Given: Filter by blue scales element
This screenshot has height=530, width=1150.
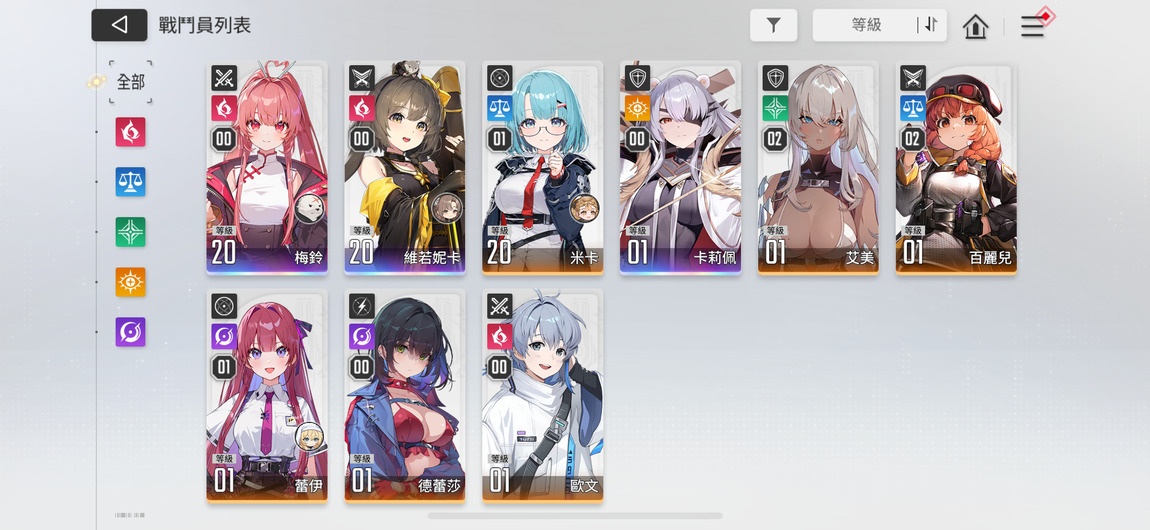Looking at the screenshot, I should (131, 182).
